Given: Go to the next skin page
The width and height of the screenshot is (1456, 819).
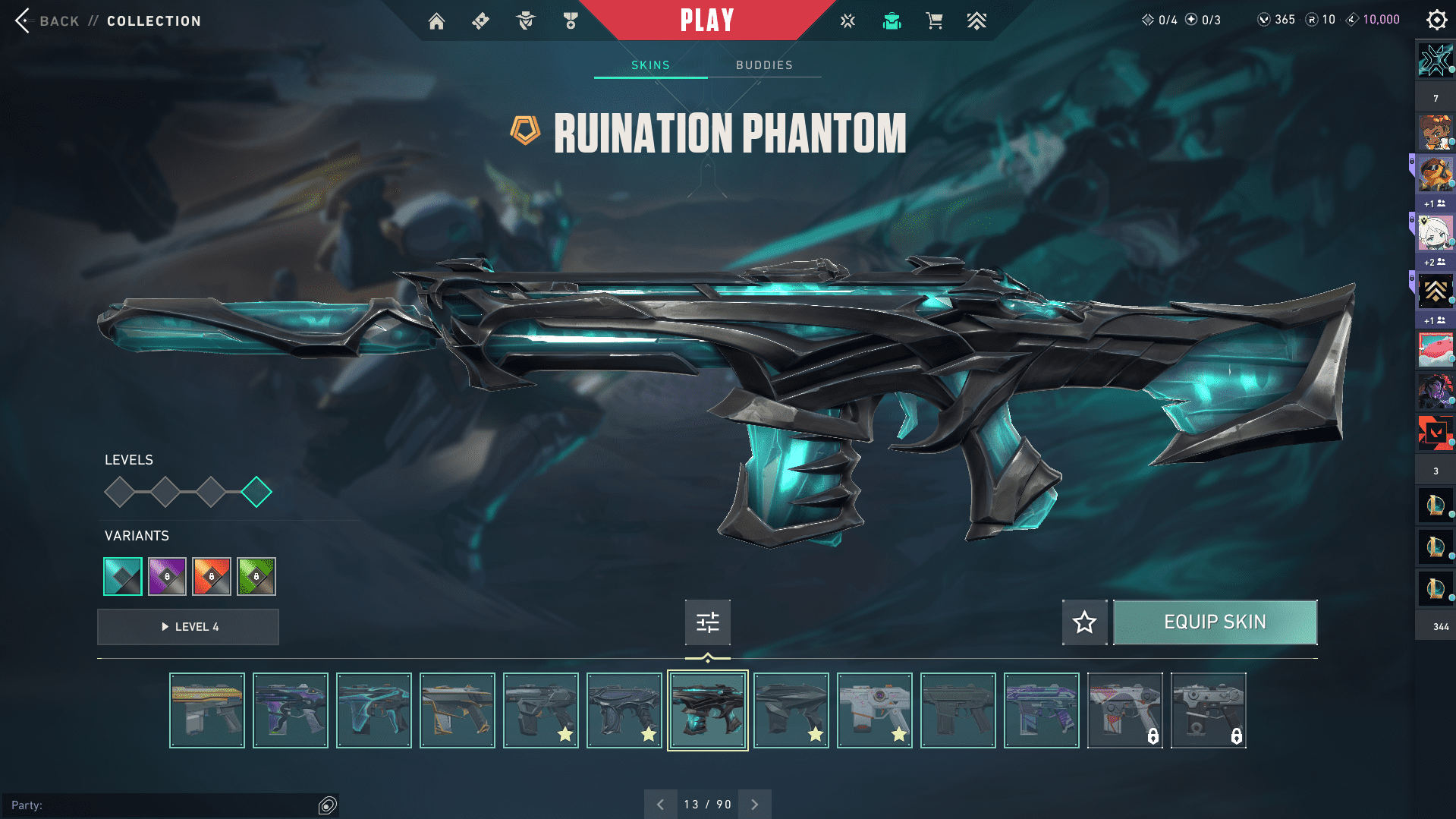Looking at the screenshot, I should tap(754, 805).
